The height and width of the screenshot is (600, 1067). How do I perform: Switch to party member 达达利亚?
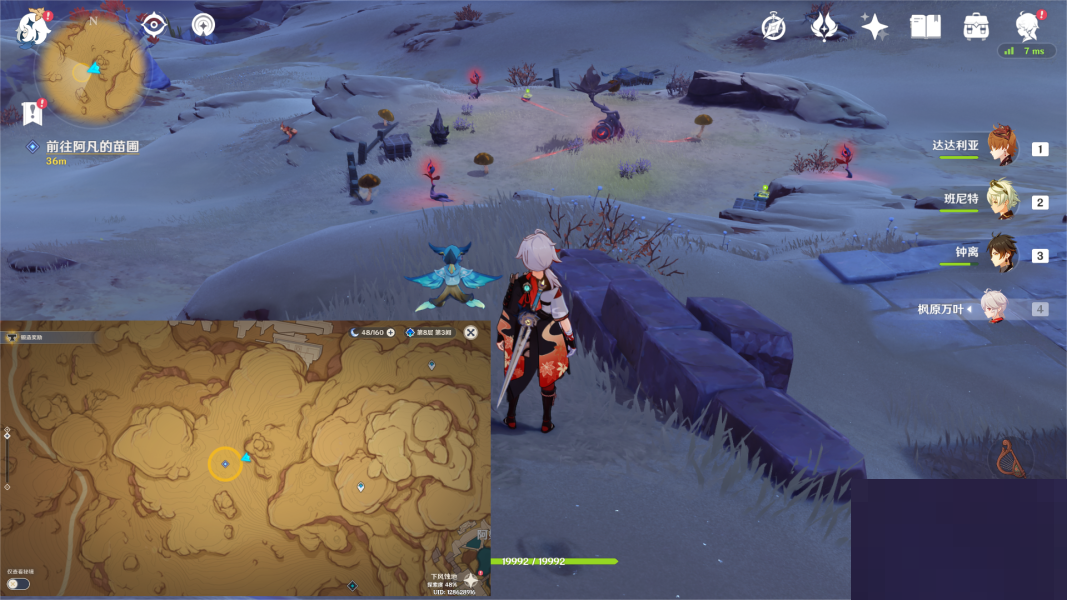point(1001,148)
